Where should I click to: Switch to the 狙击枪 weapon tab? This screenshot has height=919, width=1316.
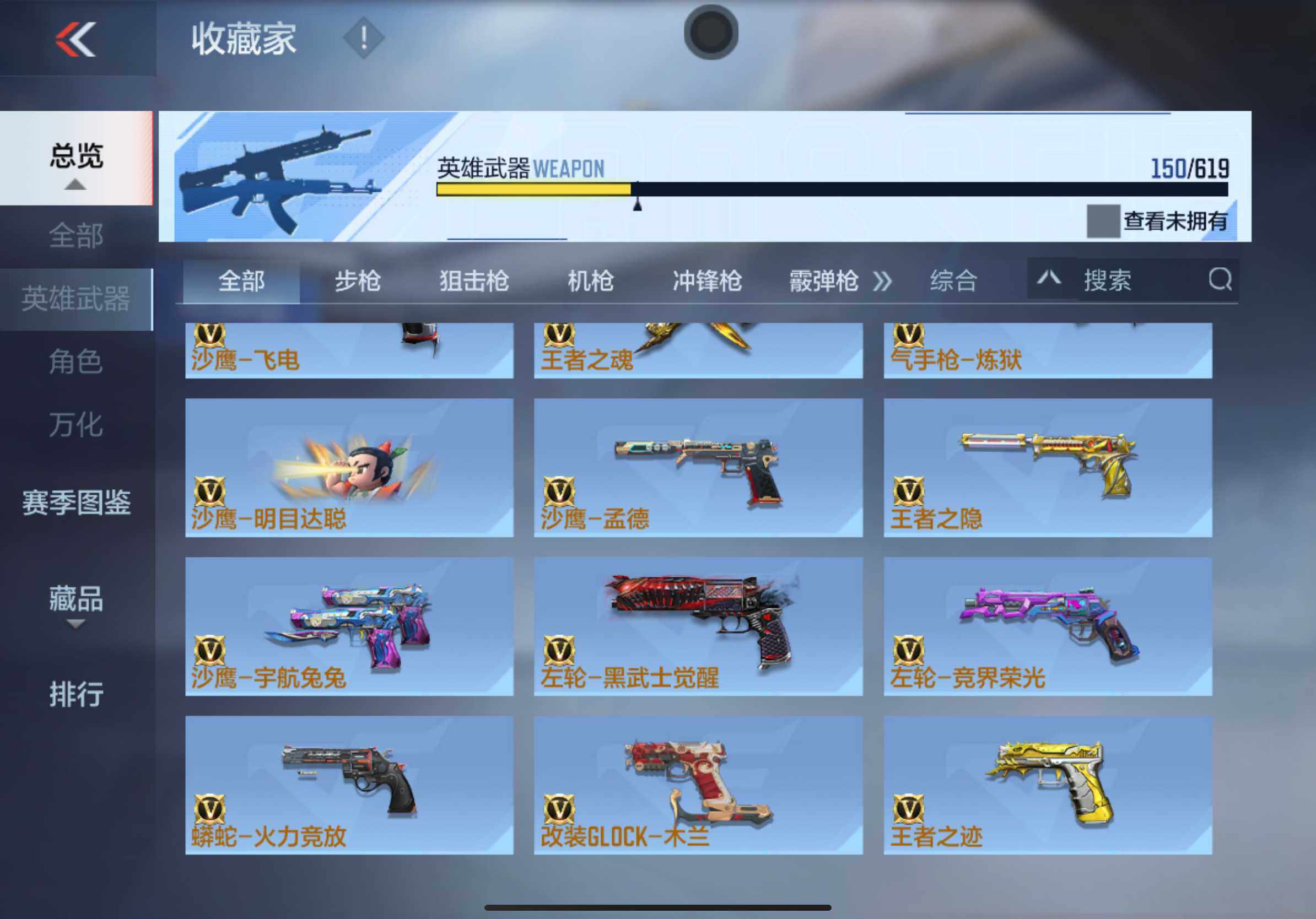click(474, 282)
